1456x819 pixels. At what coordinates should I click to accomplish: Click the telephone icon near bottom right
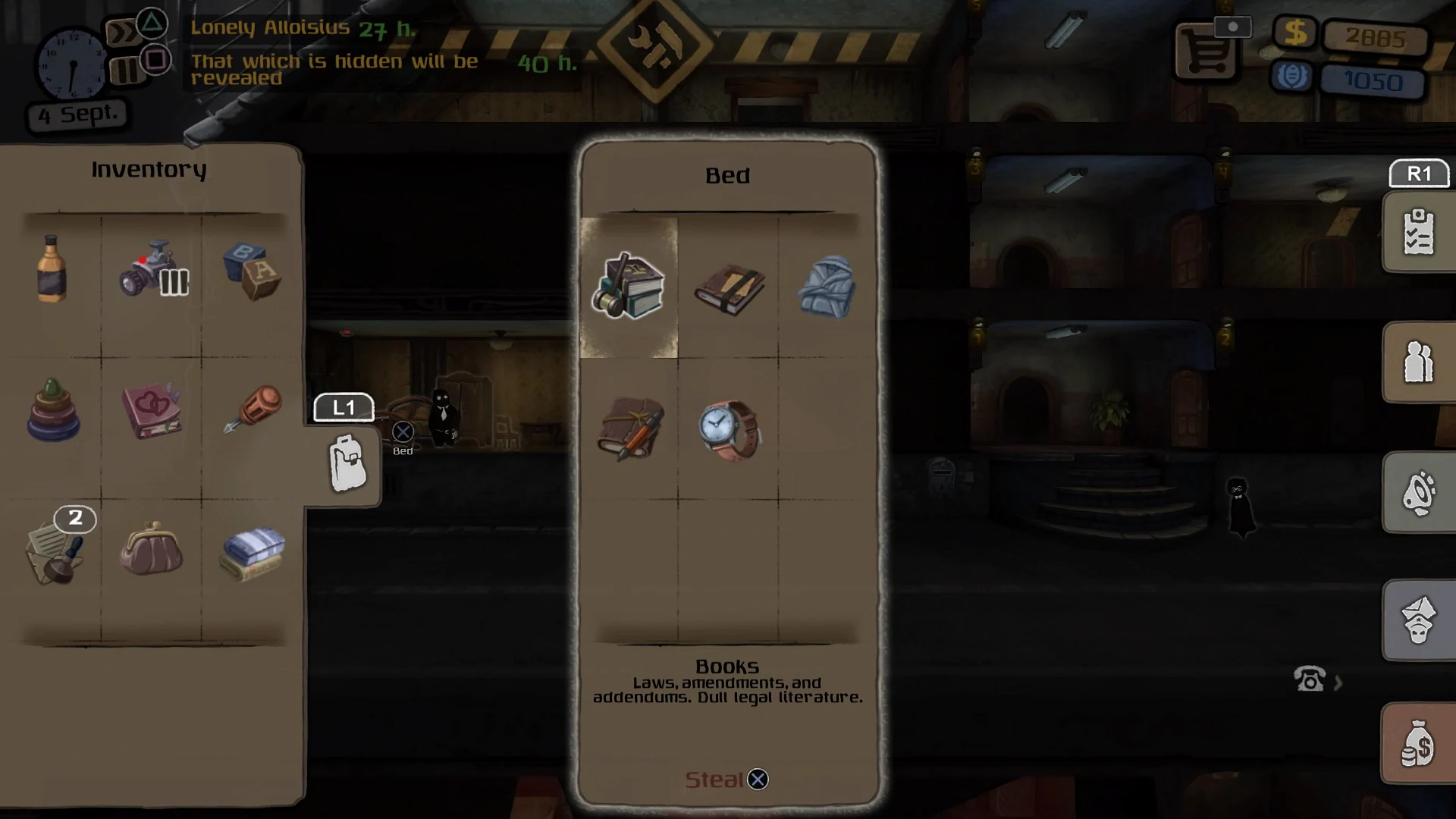[1308, 679]
